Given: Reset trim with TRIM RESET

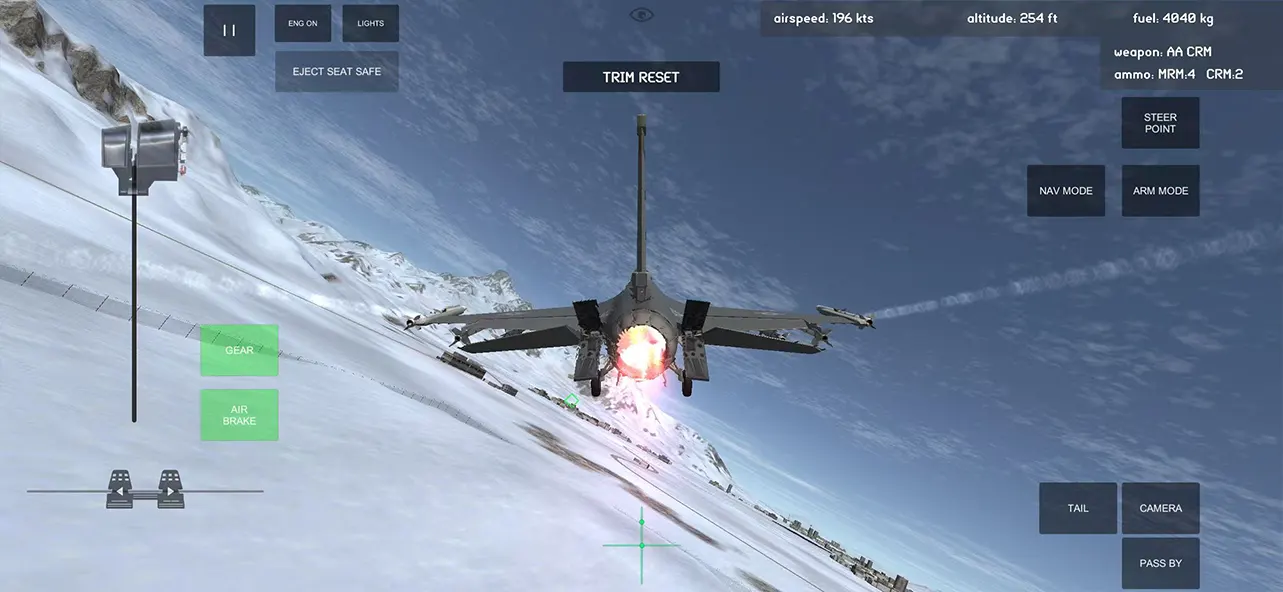Looking at the screenshot, I should [640, 77].
